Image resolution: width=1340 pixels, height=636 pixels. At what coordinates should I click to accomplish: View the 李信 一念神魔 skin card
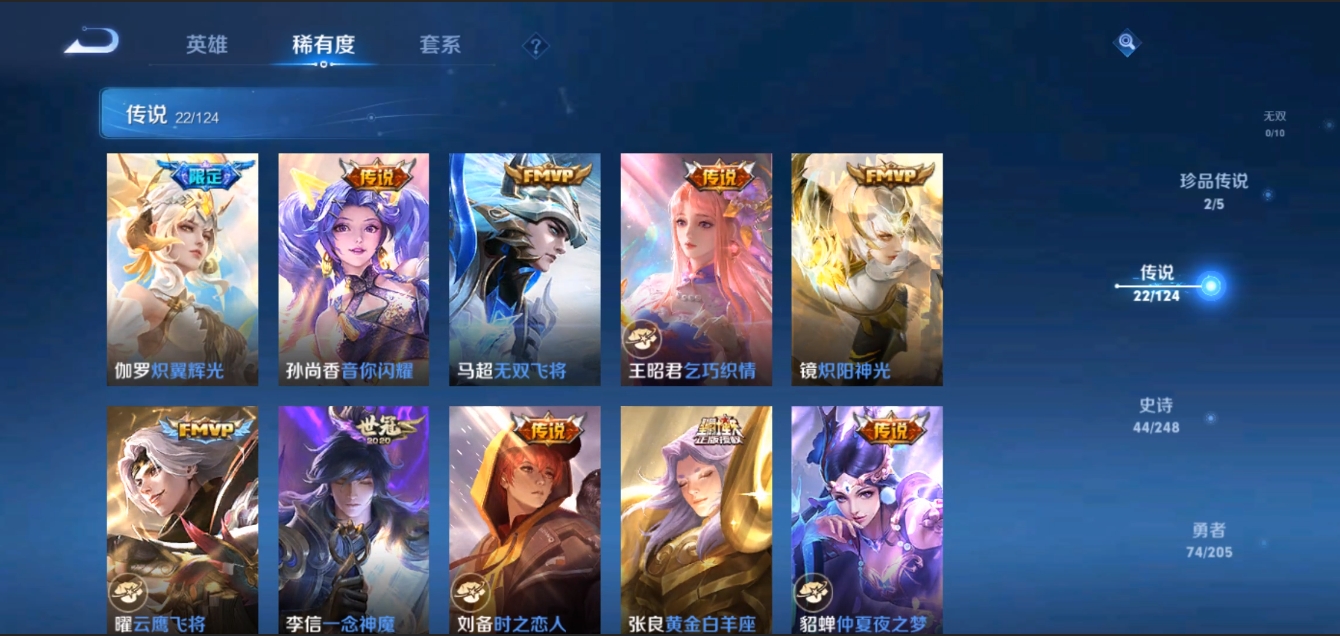pyautogui.click(x=353, y=520)
